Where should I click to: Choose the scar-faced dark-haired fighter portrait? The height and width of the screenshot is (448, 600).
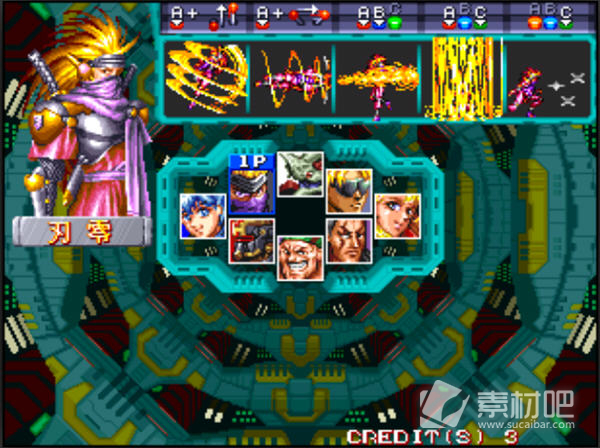click(349, 240)
